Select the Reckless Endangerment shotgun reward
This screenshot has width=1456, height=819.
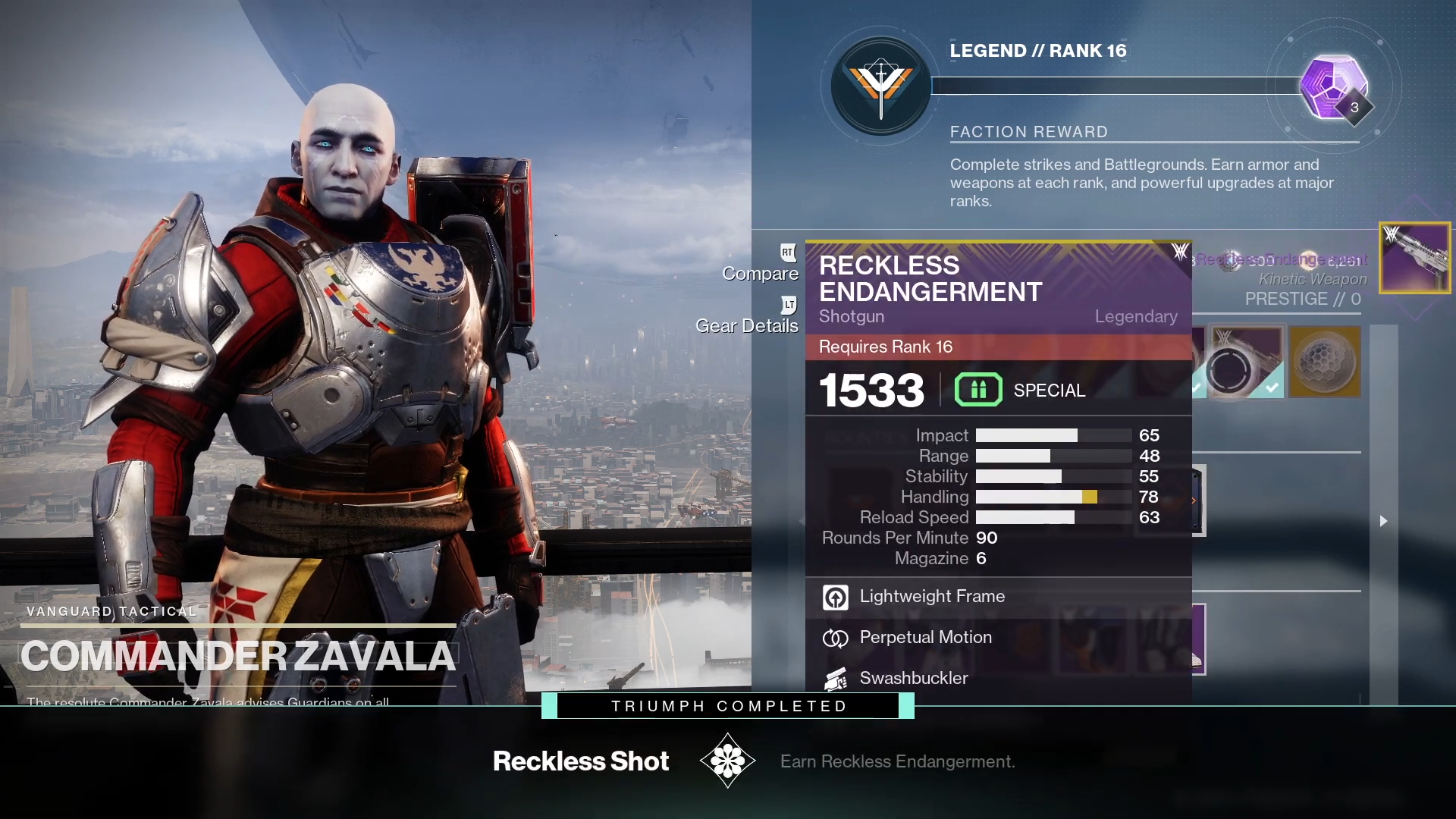(1414, 258)
